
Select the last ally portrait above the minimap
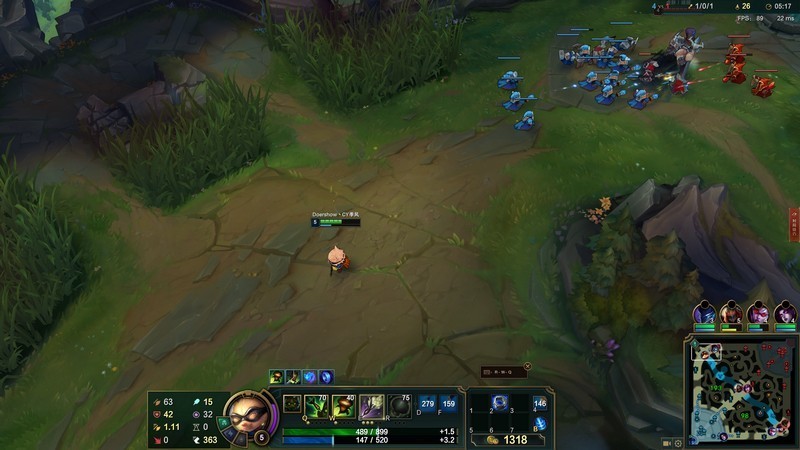point(785,313)
